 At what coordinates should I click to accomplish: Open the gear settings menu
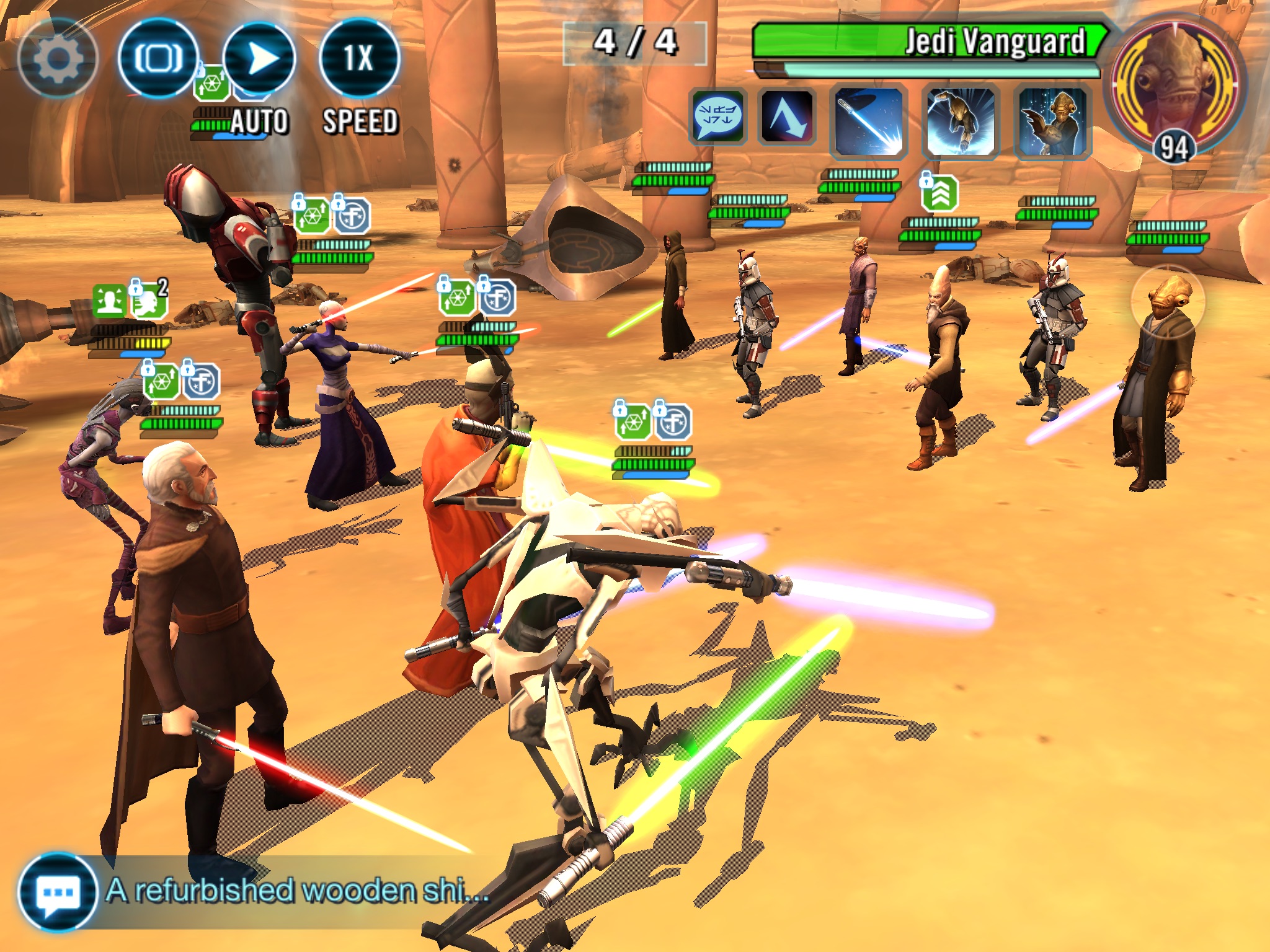[57, 59]
